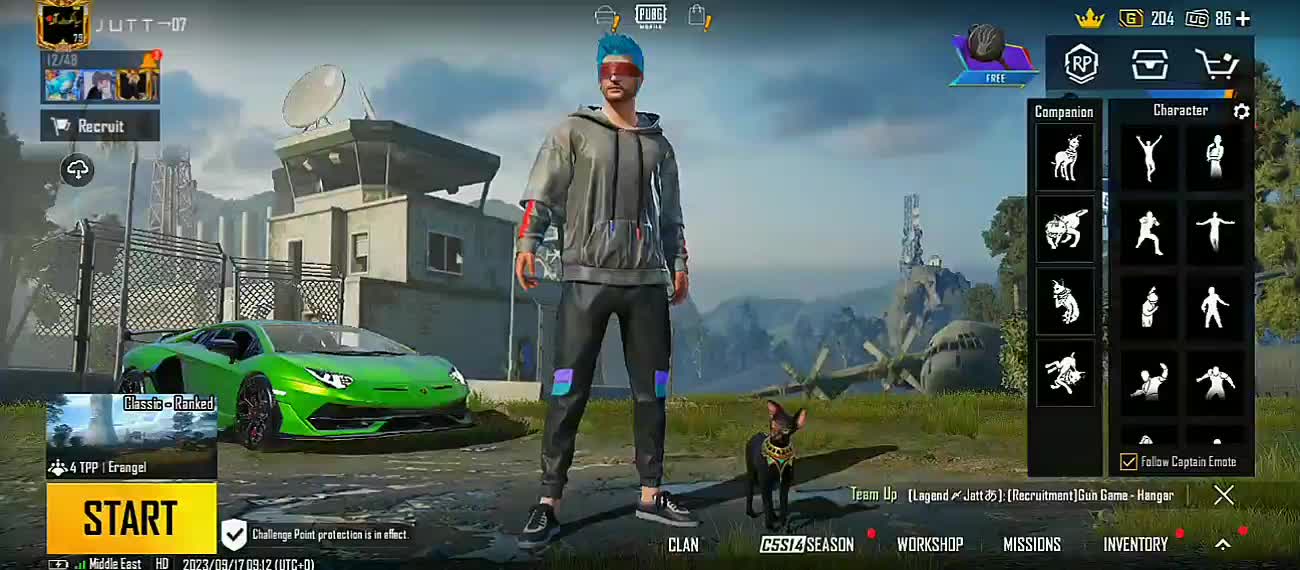Image resolution: width=1300 pixels, height=570 pixels.
Task: Open the Recruit panel
Action: coord(100,126)
